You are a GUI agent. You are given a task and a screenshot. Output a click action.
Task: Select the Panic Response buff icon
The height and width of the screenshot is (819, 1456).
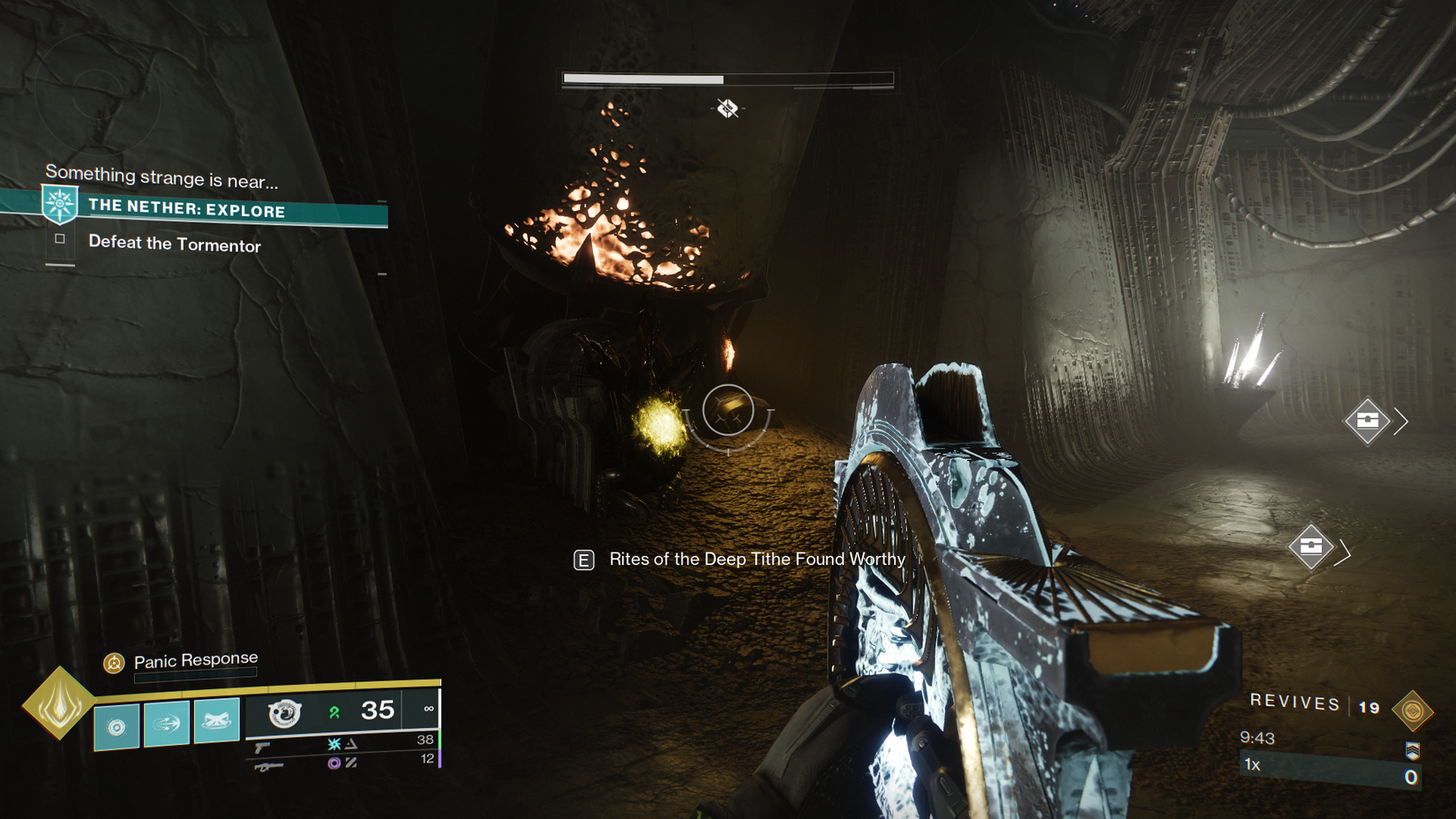click(113, 662)
